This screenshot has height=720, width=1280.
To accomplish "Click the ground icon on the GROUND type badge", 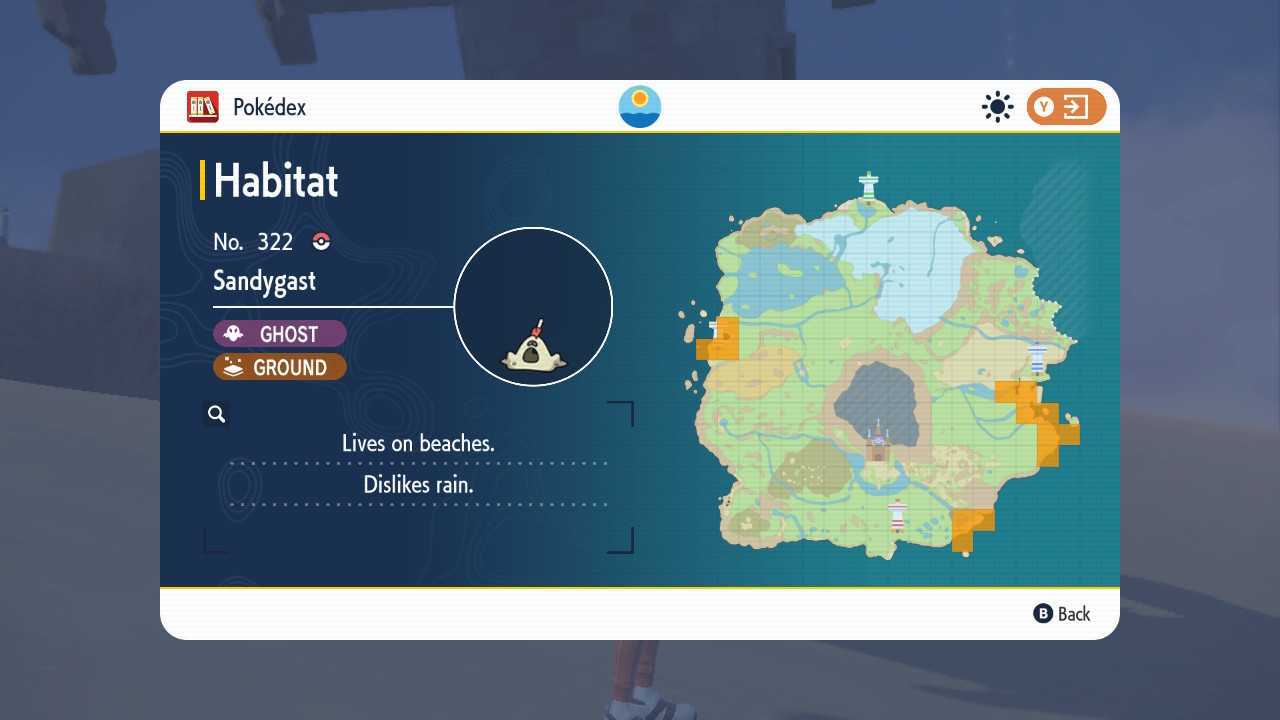I will coord(234,367).
